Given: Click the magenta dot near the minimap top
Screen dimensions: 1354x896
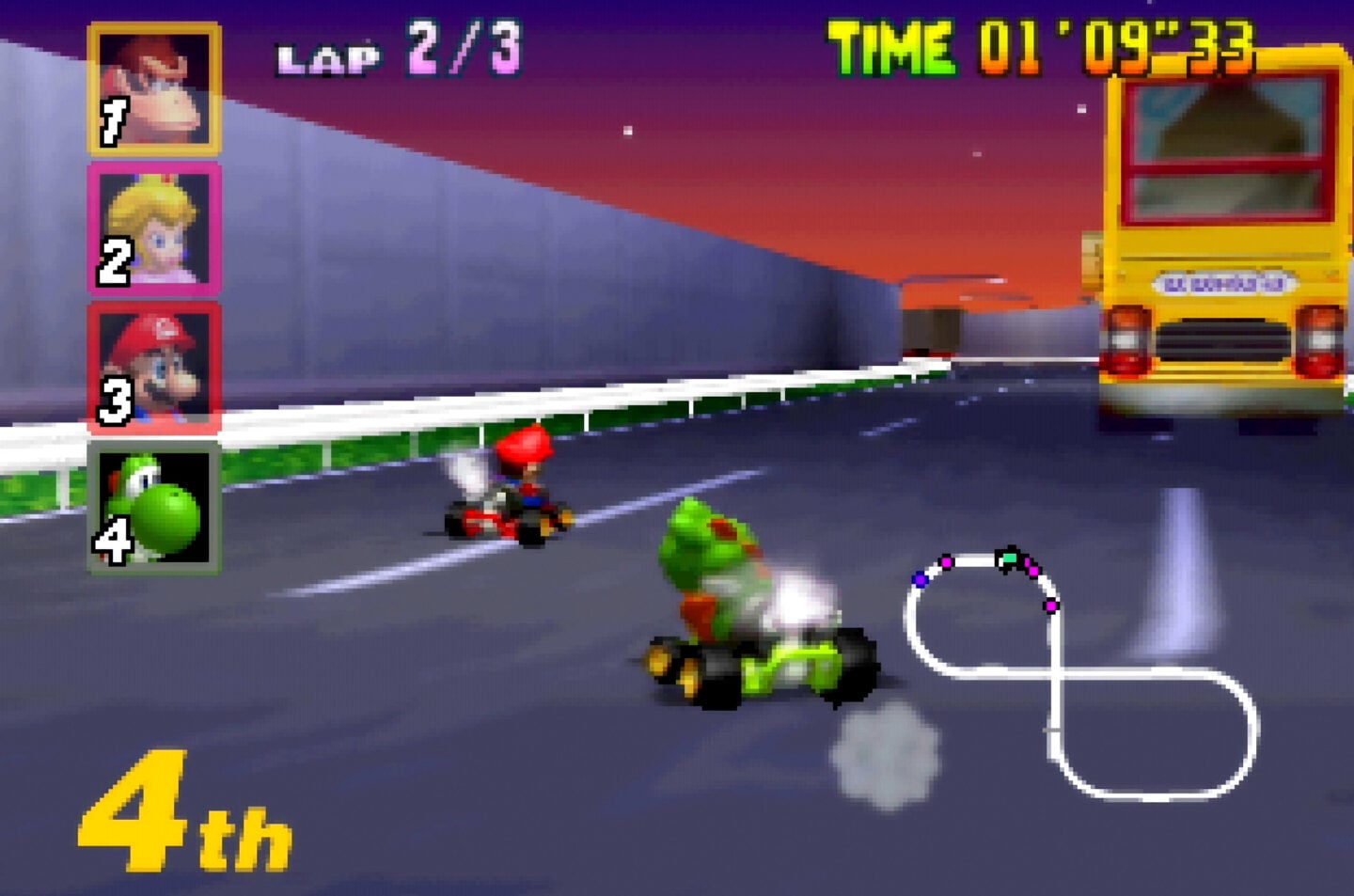Looking at the screenshot, I should 946,561.
